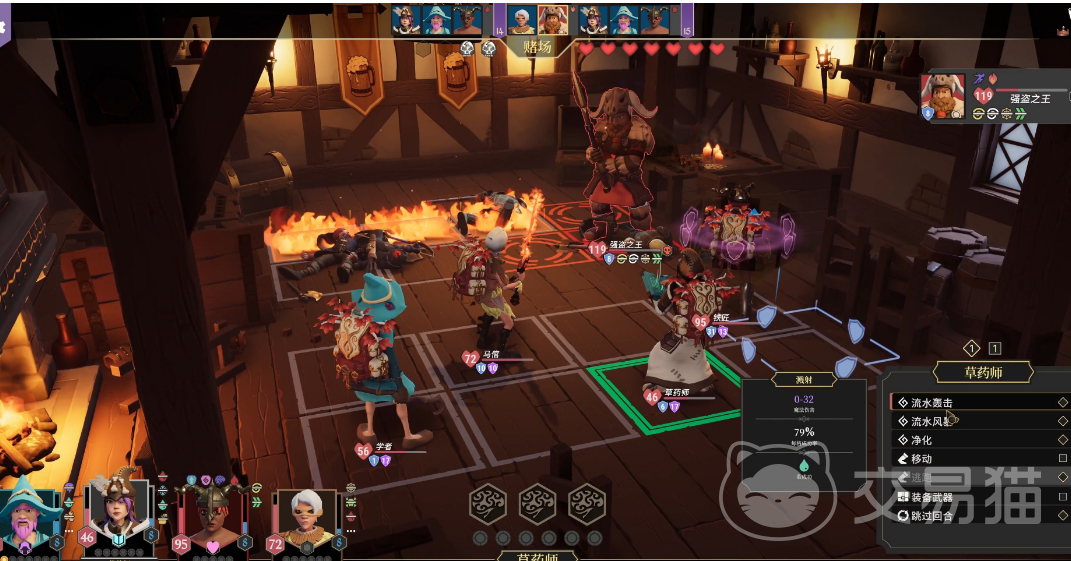Image resolution: width=1071 pixels, height=561 pixels.
Task: Select the purple-haired skull-helmet hero portrait
Action: click(117, 510)
